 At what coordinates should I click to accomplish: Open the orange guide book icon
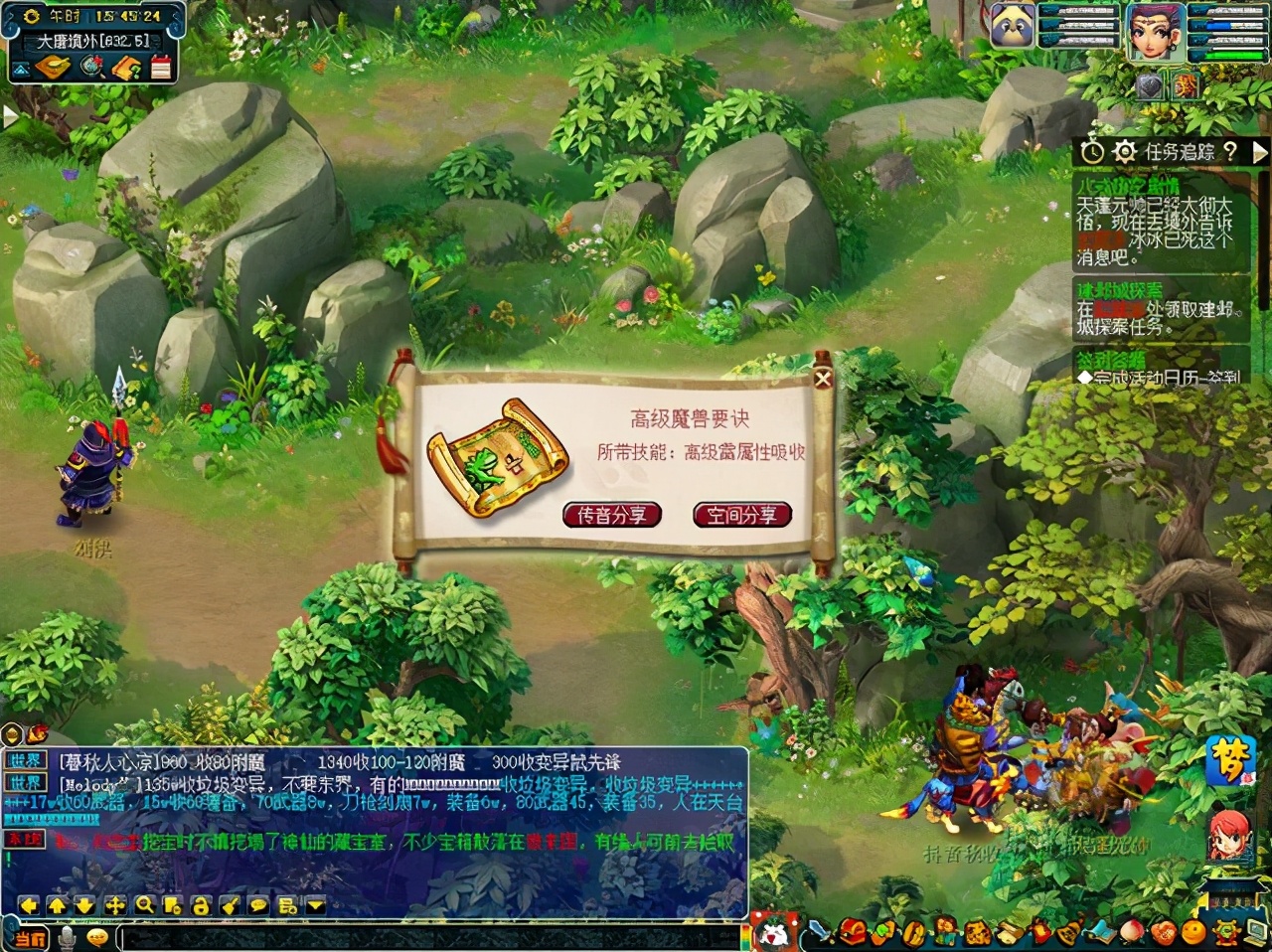click(x=126, y=67)
